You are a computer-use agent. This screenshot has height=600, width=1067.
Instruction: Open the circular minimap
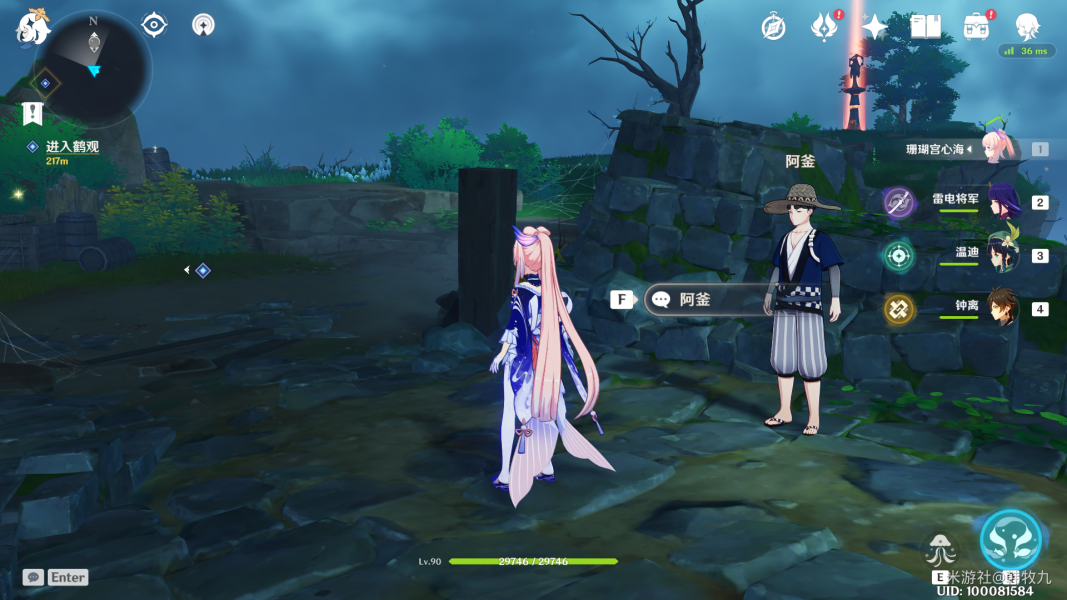click(x=93, y=68)
